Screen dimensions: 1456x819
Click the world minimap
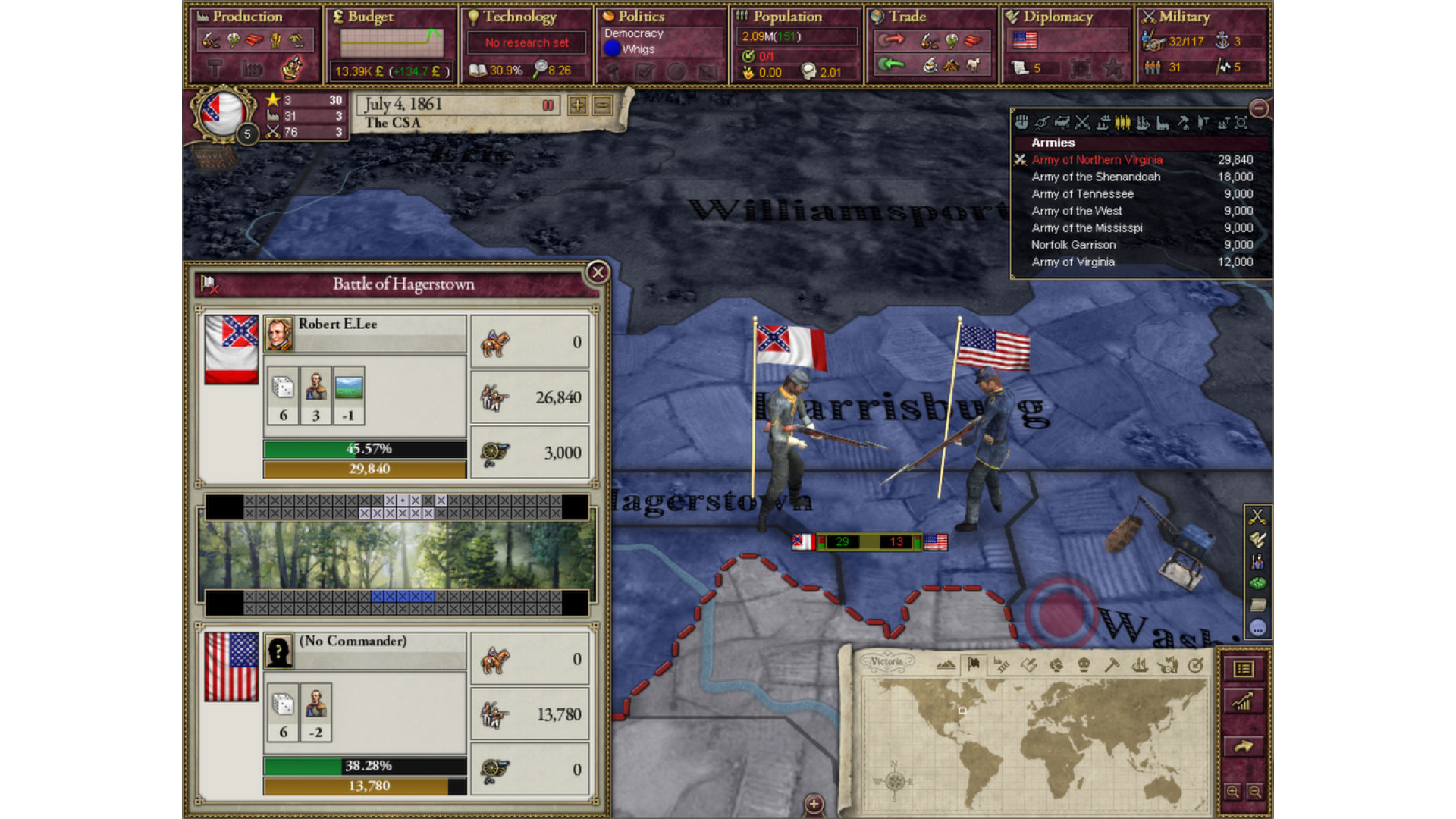1035,743
